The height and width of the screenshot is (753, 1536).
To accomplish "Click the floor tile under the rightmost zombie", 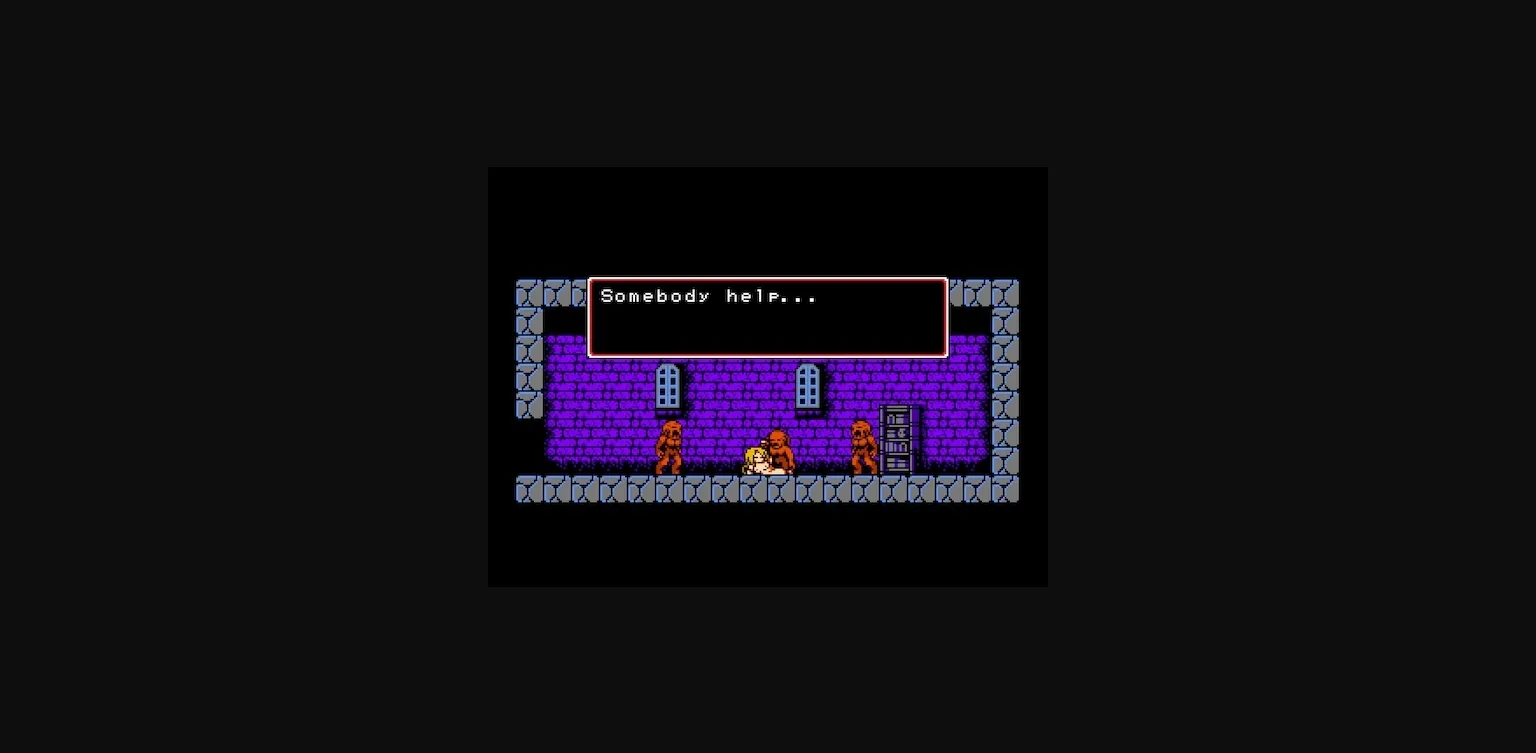I will pos(862,490).
